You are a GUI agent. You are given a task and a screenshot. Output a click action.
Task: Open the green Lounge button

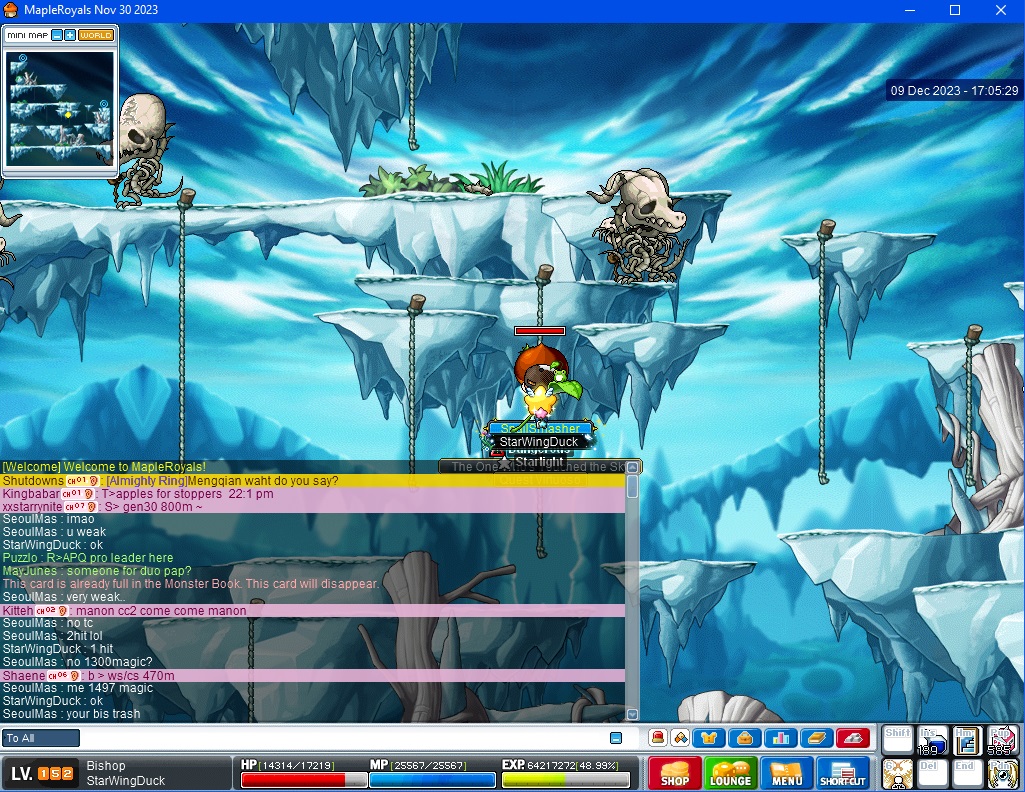[730, 774]
